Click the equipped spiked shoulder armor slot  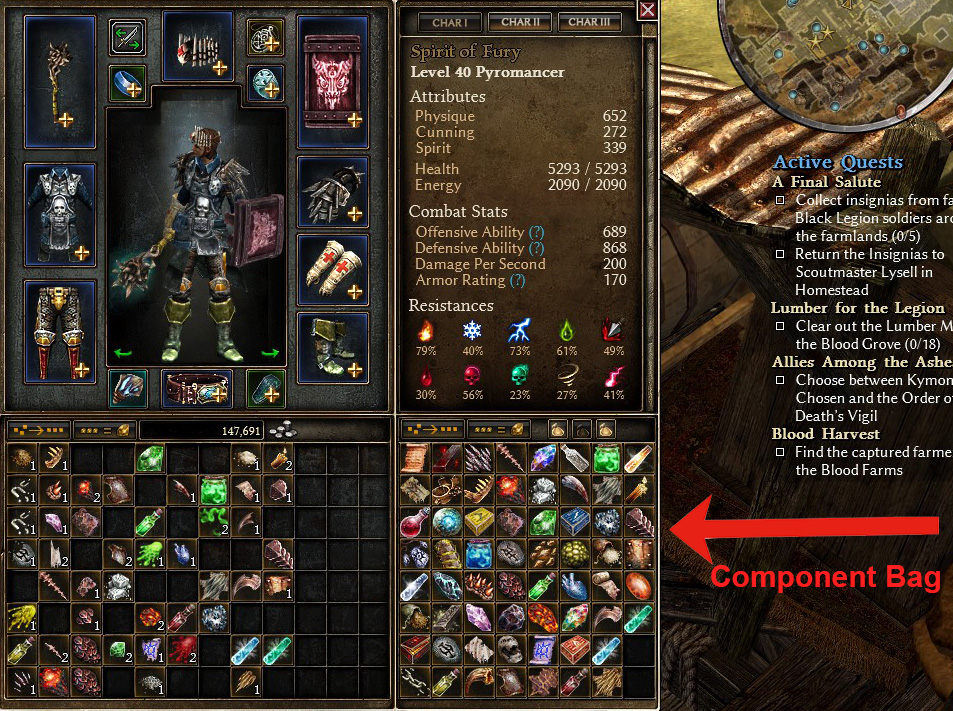[x=333, y=192]
